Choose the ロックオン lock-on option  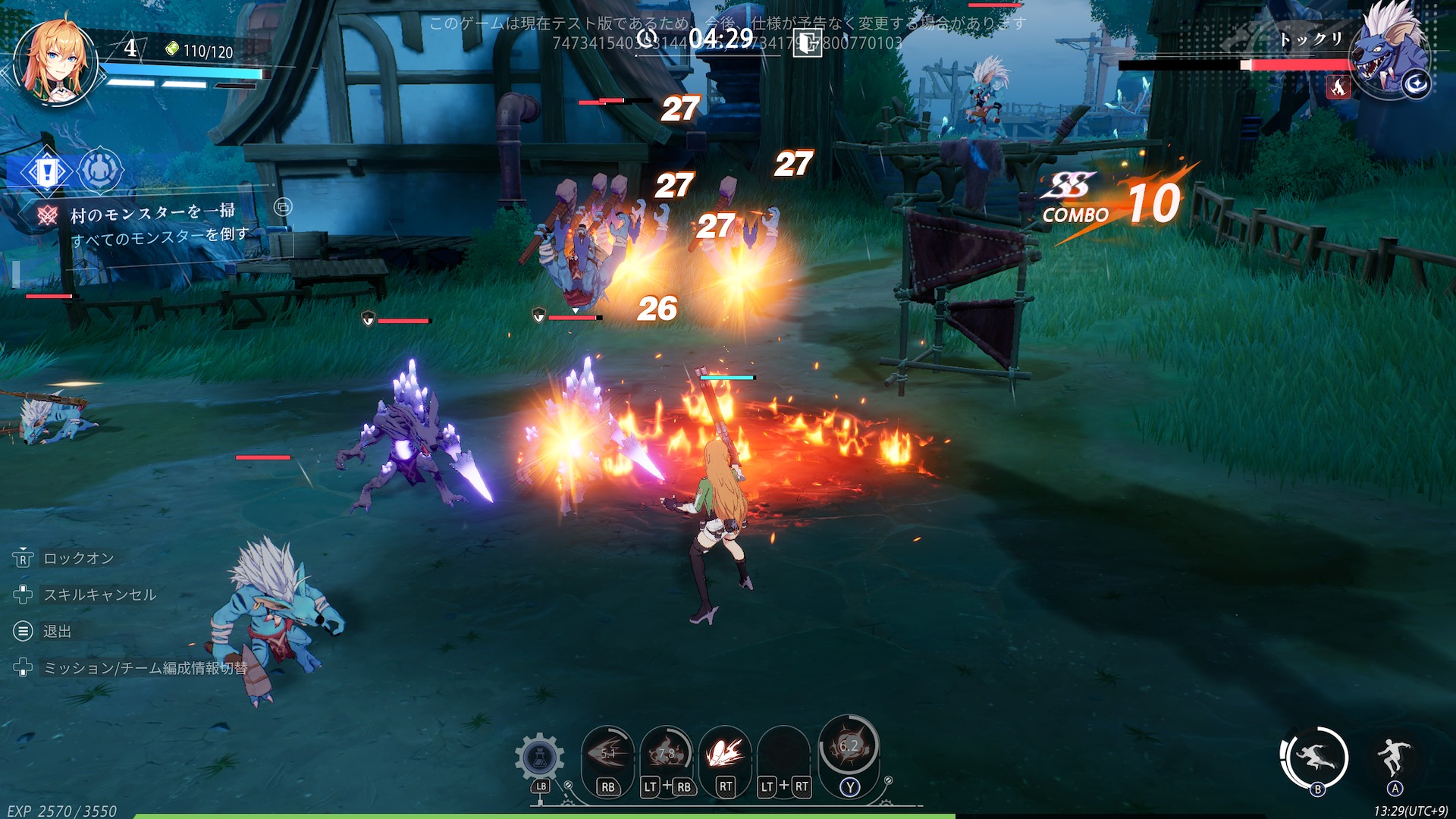pos(78,559)
